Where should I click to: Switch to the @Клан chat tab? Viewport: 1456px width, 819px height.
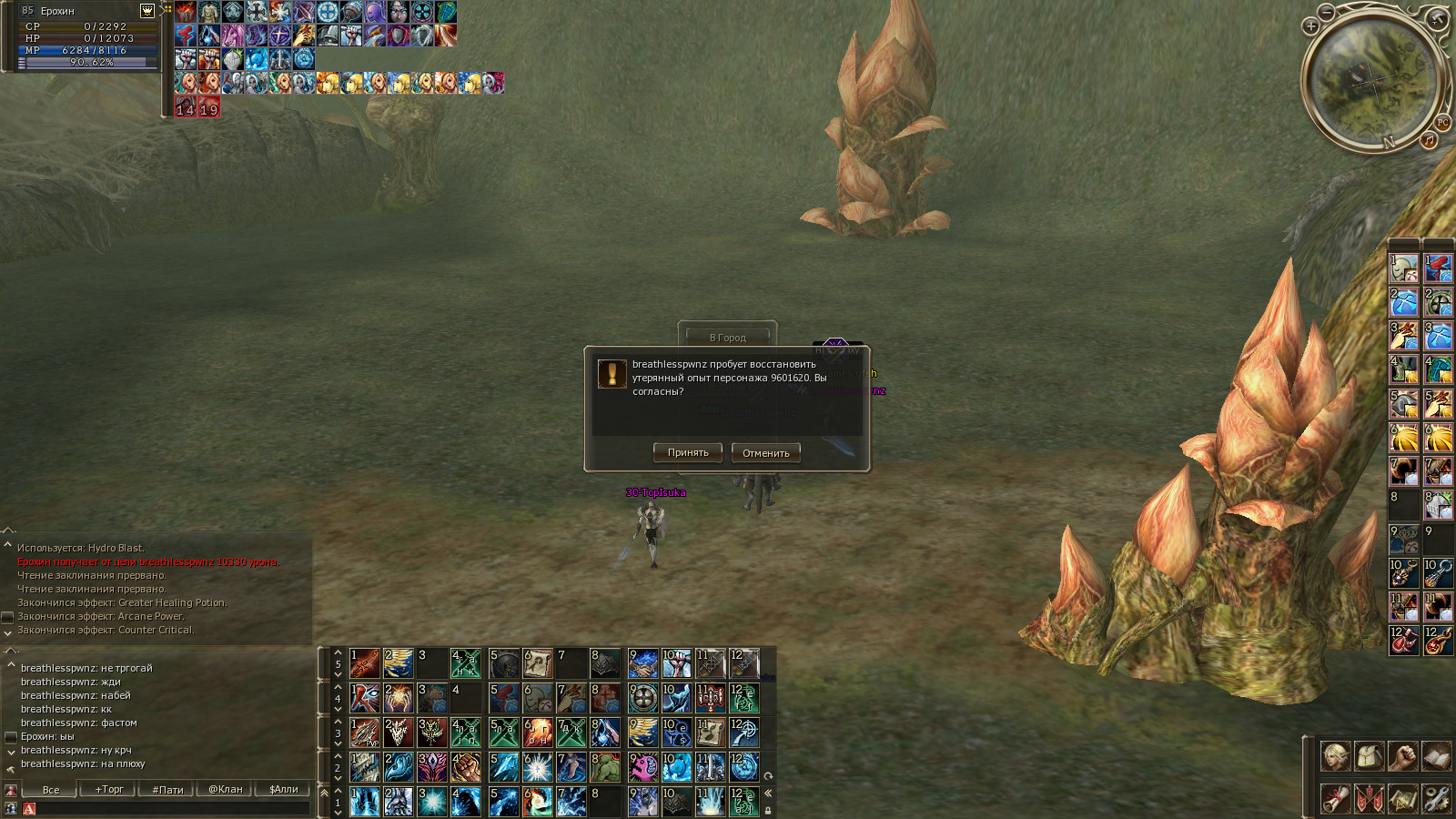pyautogui.click(x=226, y=789)
